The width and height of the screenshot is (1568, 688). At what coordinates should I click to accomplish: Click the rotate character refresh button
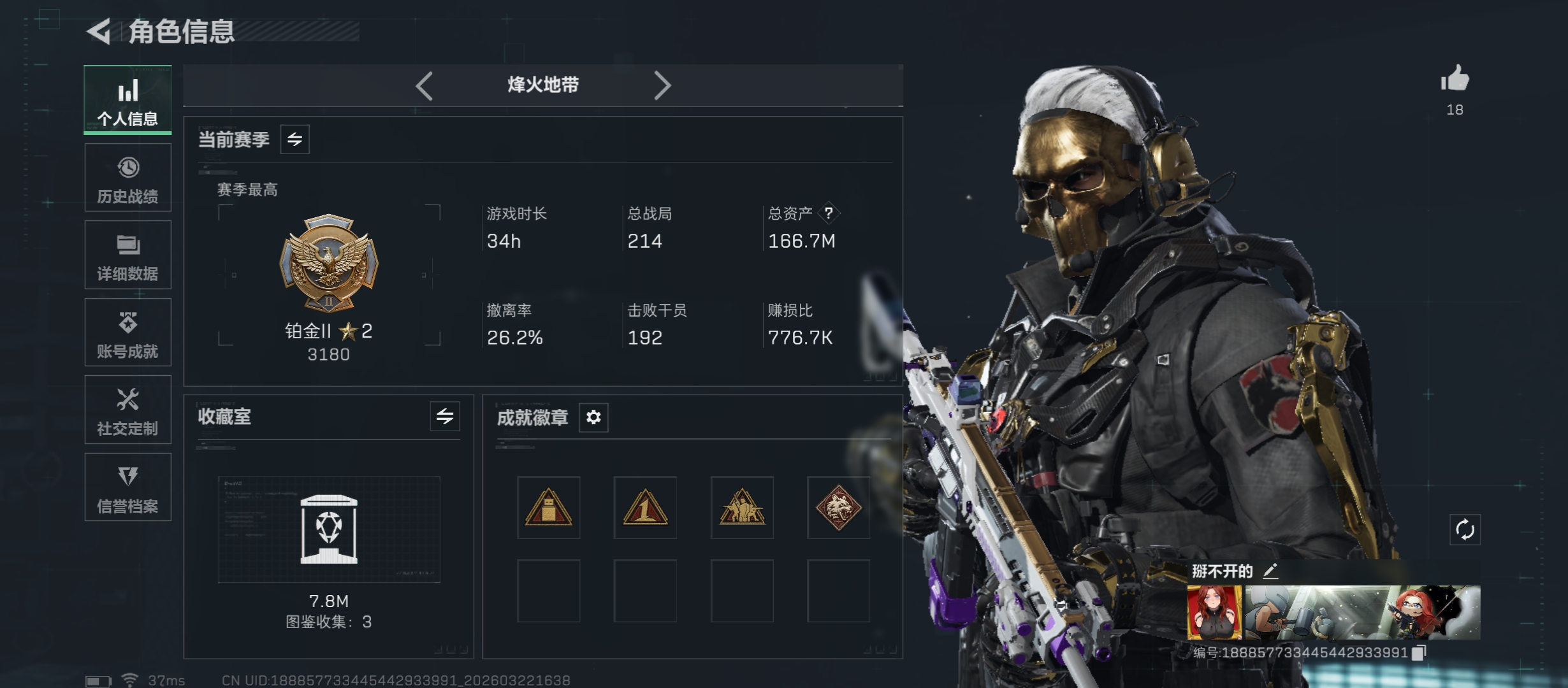(x=1465, y=529)
